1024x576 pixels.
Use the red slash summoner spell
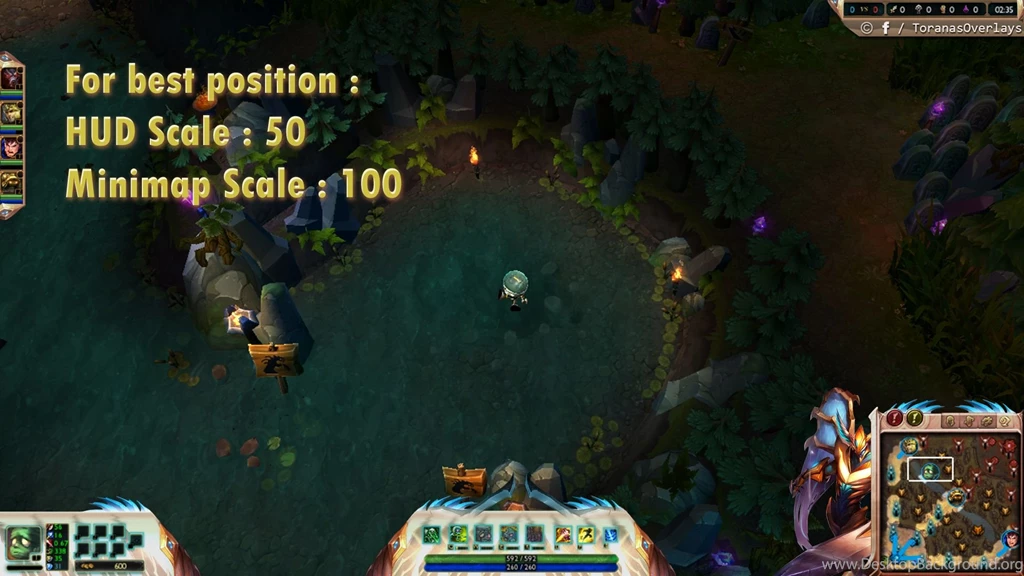click(564, 535)
